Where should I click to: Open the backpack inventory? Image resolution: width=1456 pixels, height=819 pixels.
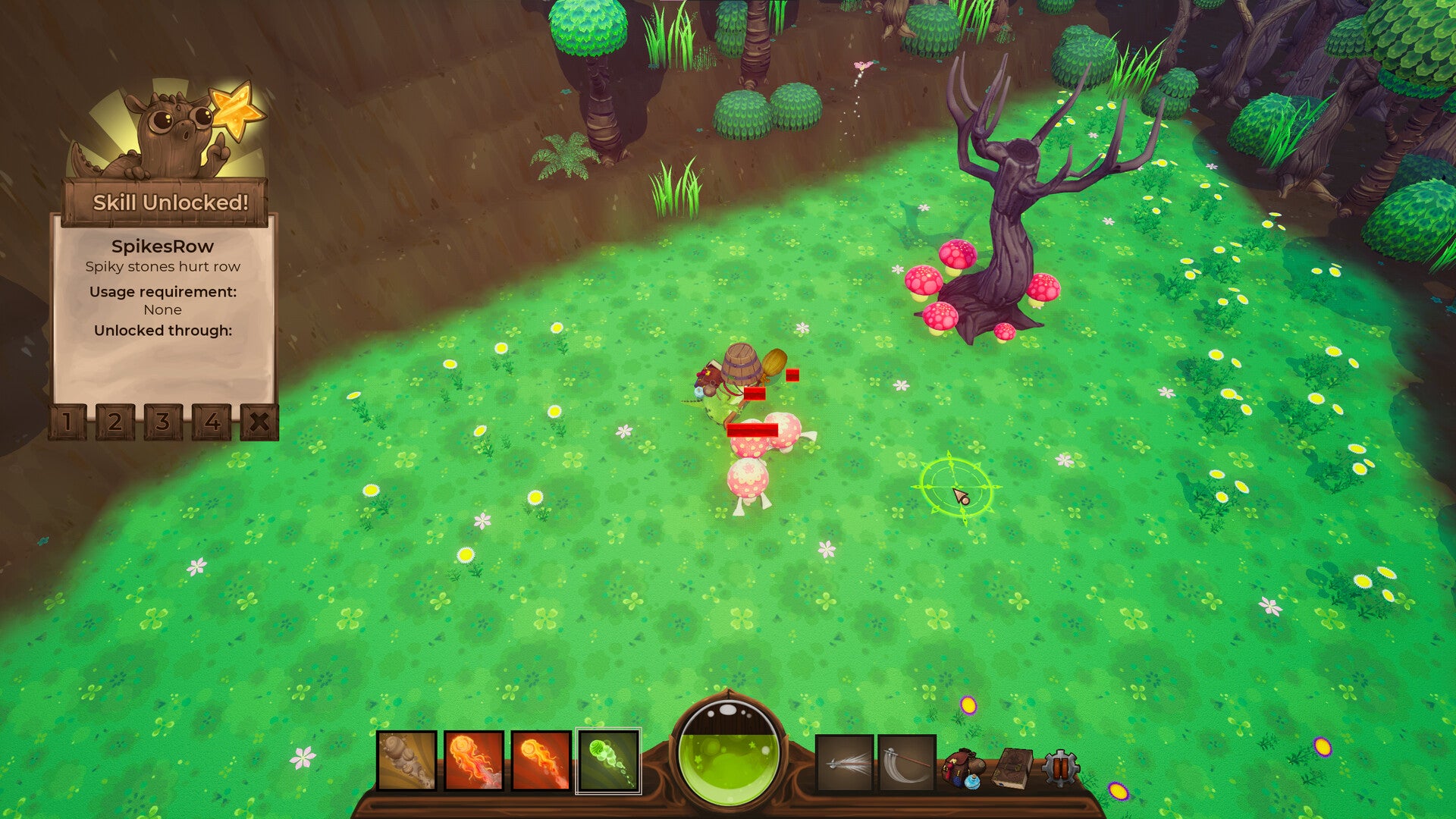tap(962, 769)
